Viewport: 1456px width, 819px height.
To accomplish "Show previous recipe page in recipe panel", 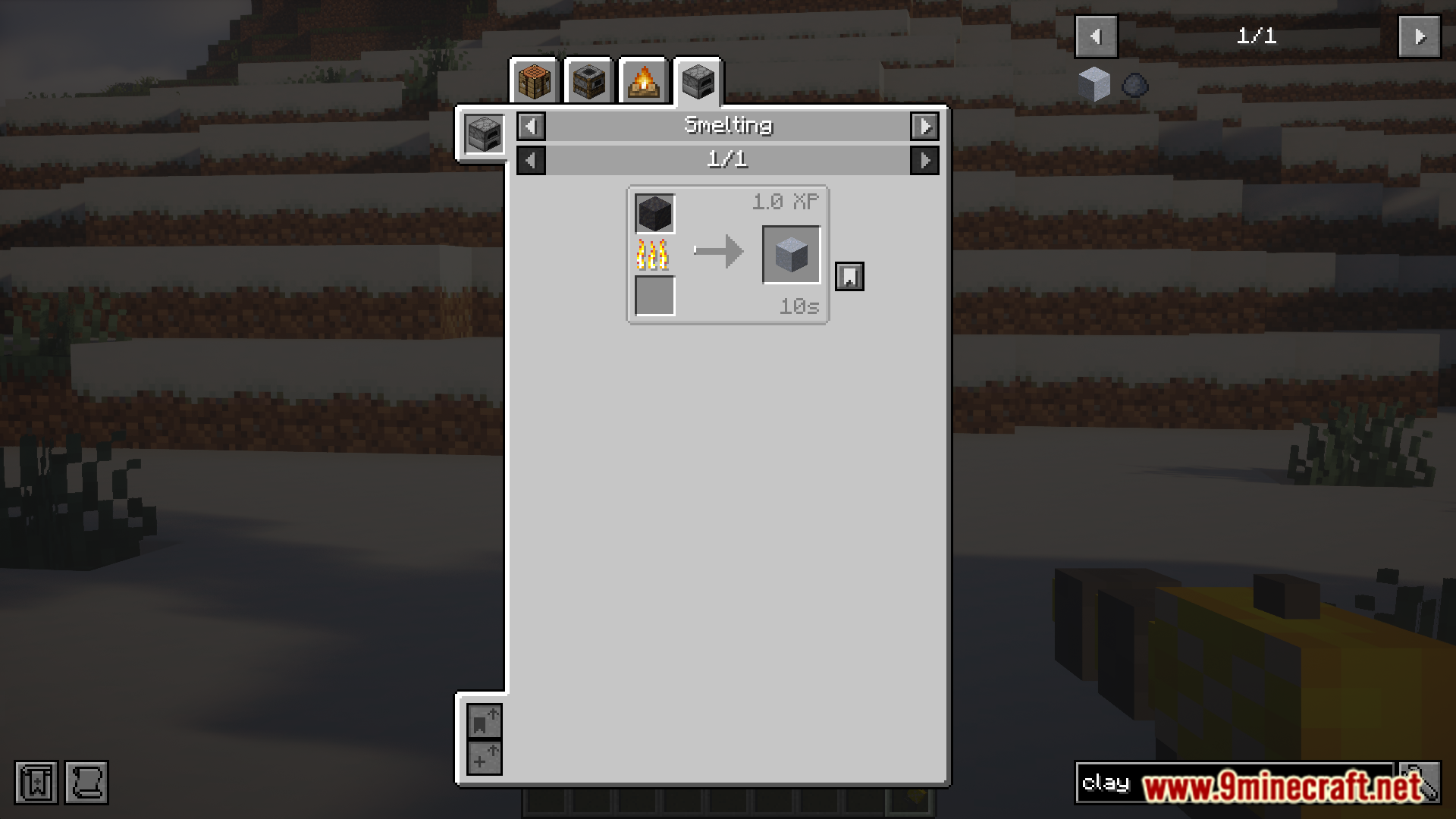I will [x=531, y=161].
